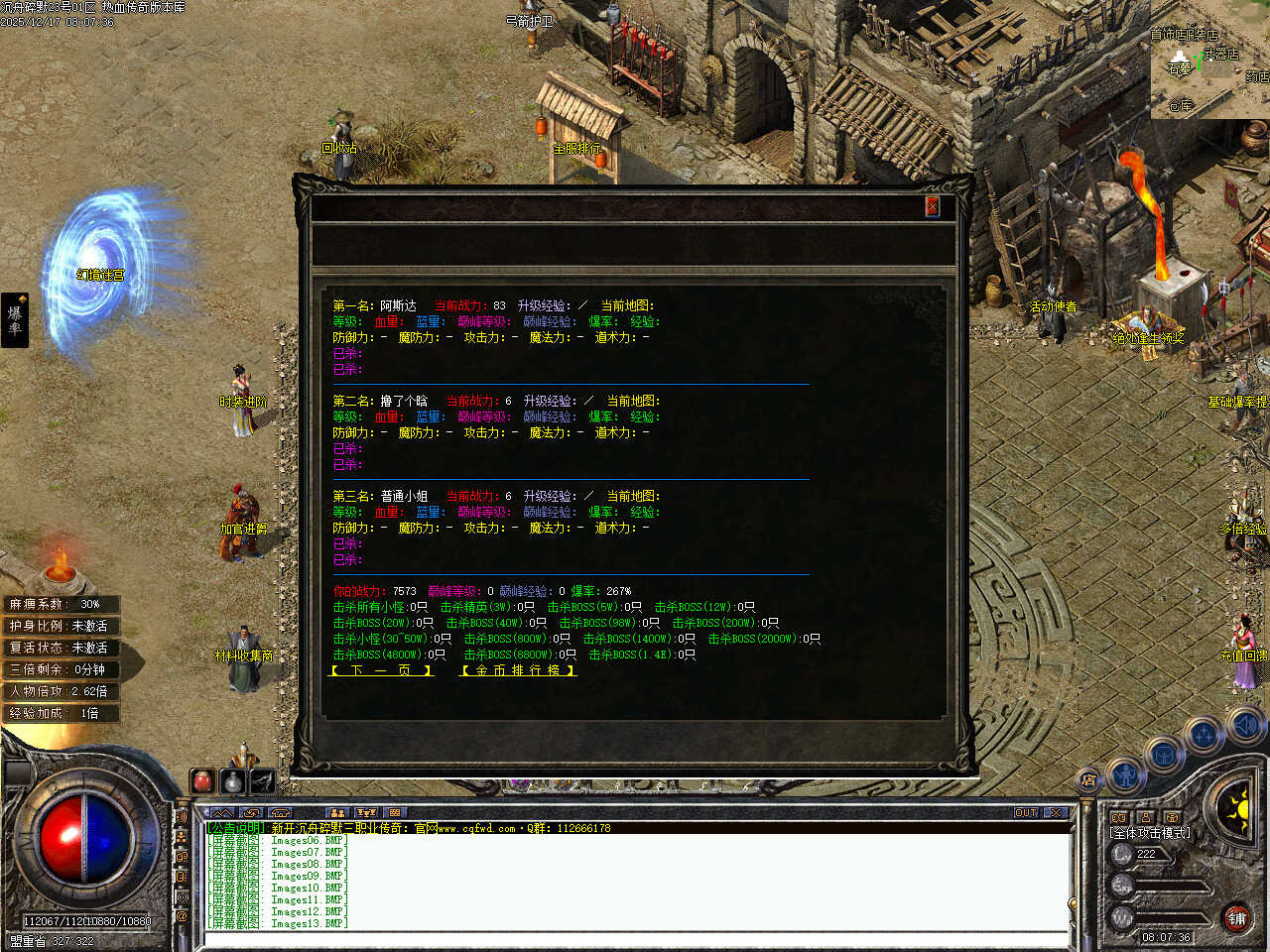This screenshot has height=952, width=1270.
Task: Close chat panel with small X button
Action: tap(1056, 813)
